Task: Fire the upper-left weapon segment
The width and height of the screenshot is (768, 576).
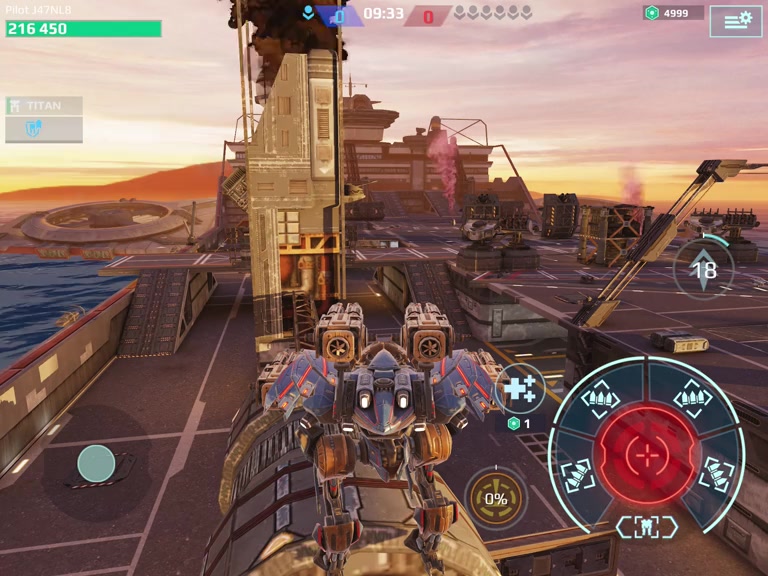Action: (x=600, y=402)
